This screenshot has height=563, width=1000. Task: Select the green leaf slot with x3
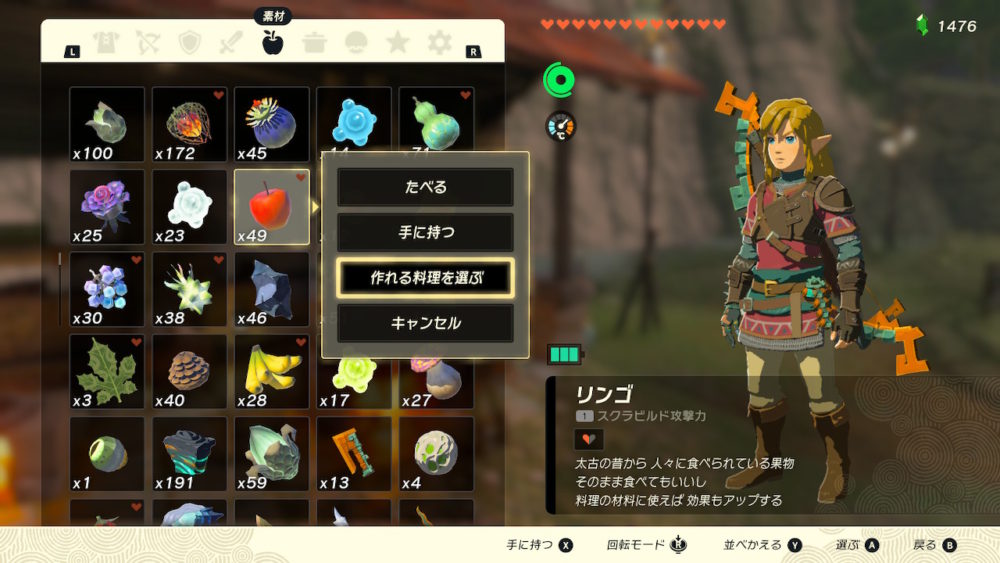(107, 372)
